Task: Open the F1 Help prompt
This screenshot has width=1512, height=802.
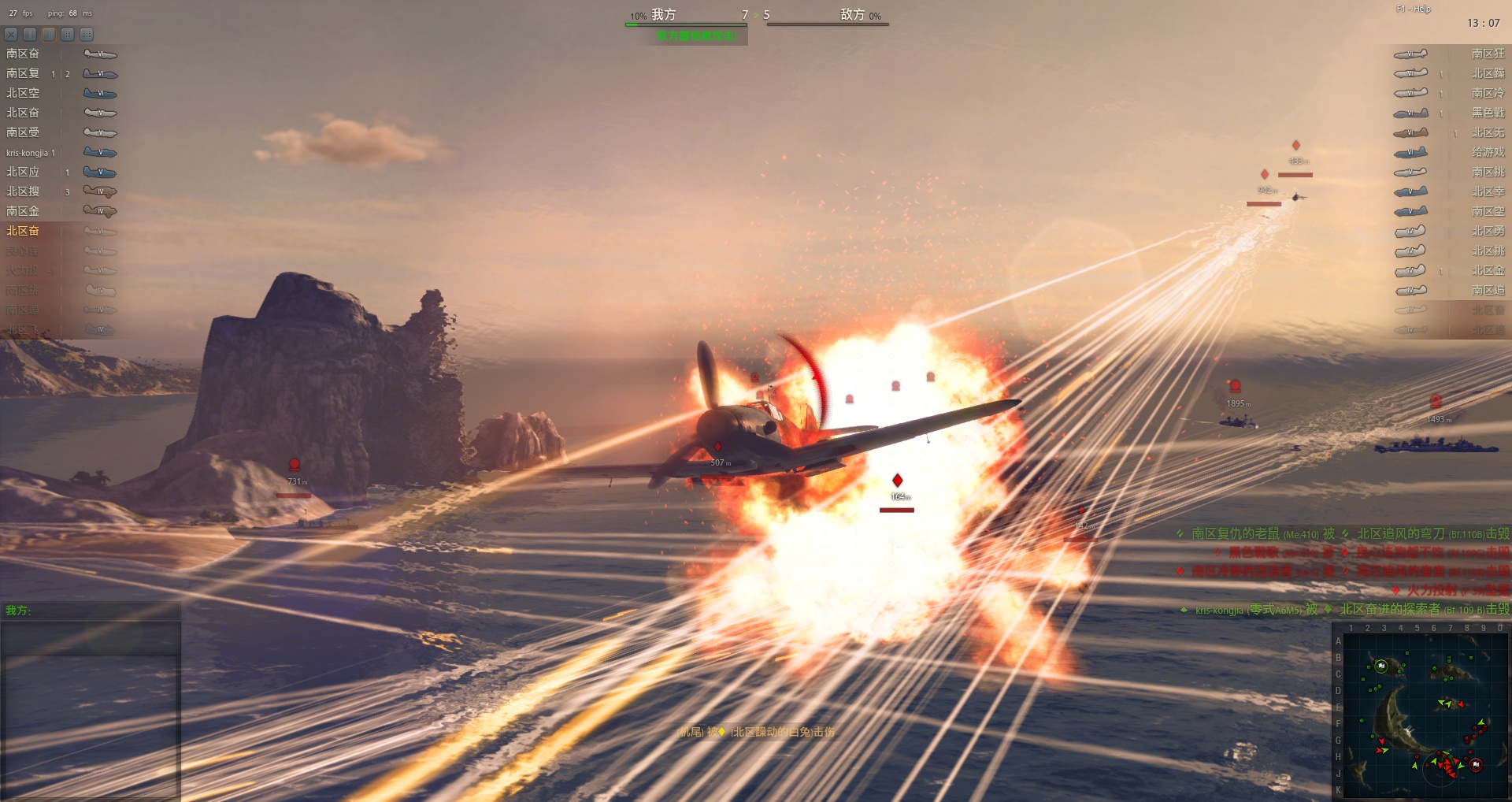Action: pos(1413,9)
